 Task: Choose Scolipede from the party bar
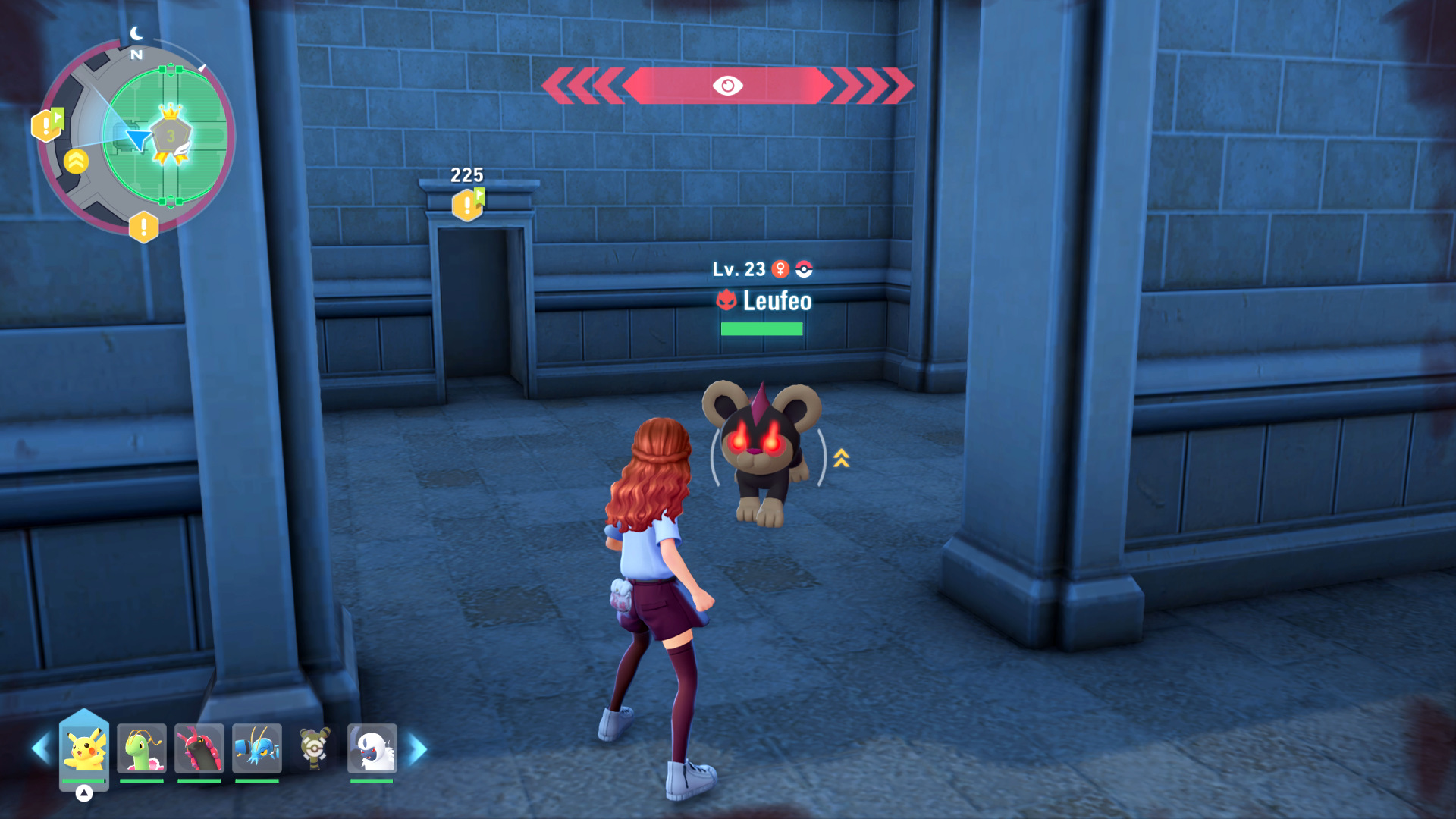click(199, 748)
